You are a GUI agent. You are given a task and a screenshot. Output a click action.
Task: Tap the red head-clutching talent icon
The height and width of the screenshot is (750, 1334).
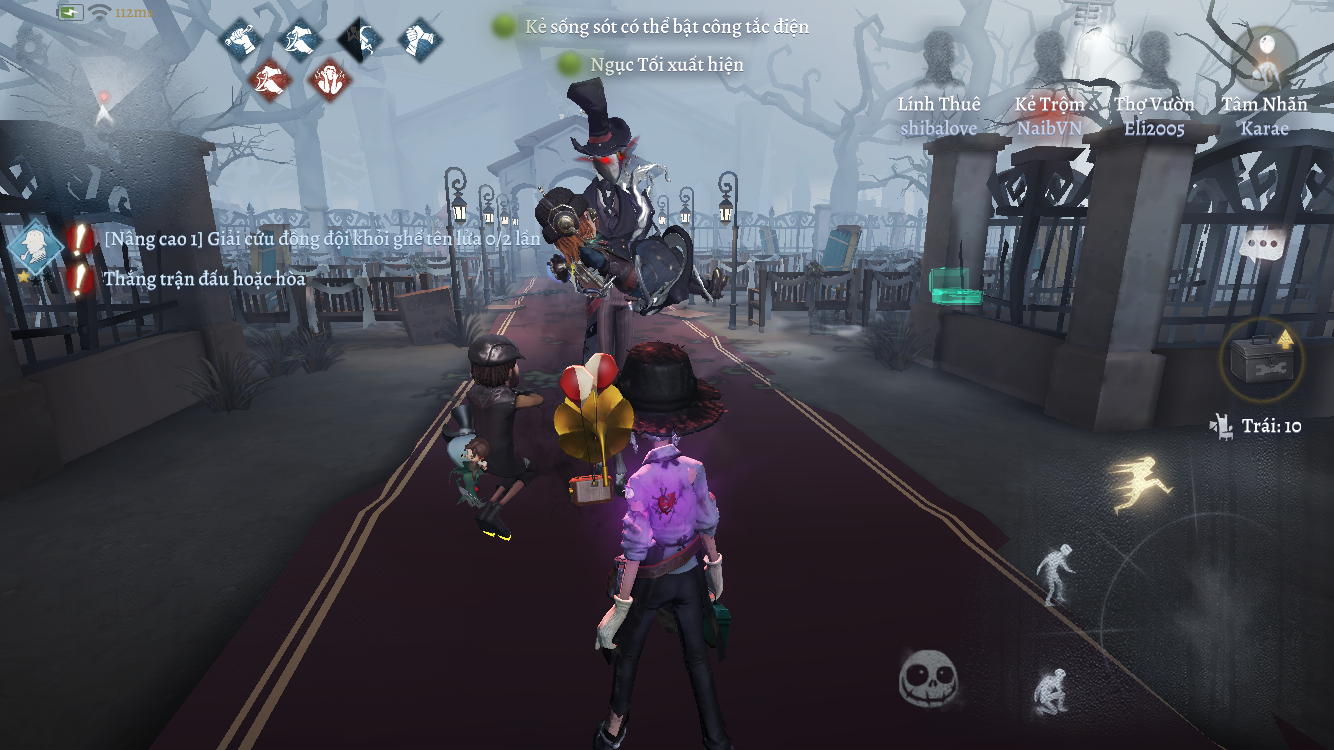click(330, 79)
